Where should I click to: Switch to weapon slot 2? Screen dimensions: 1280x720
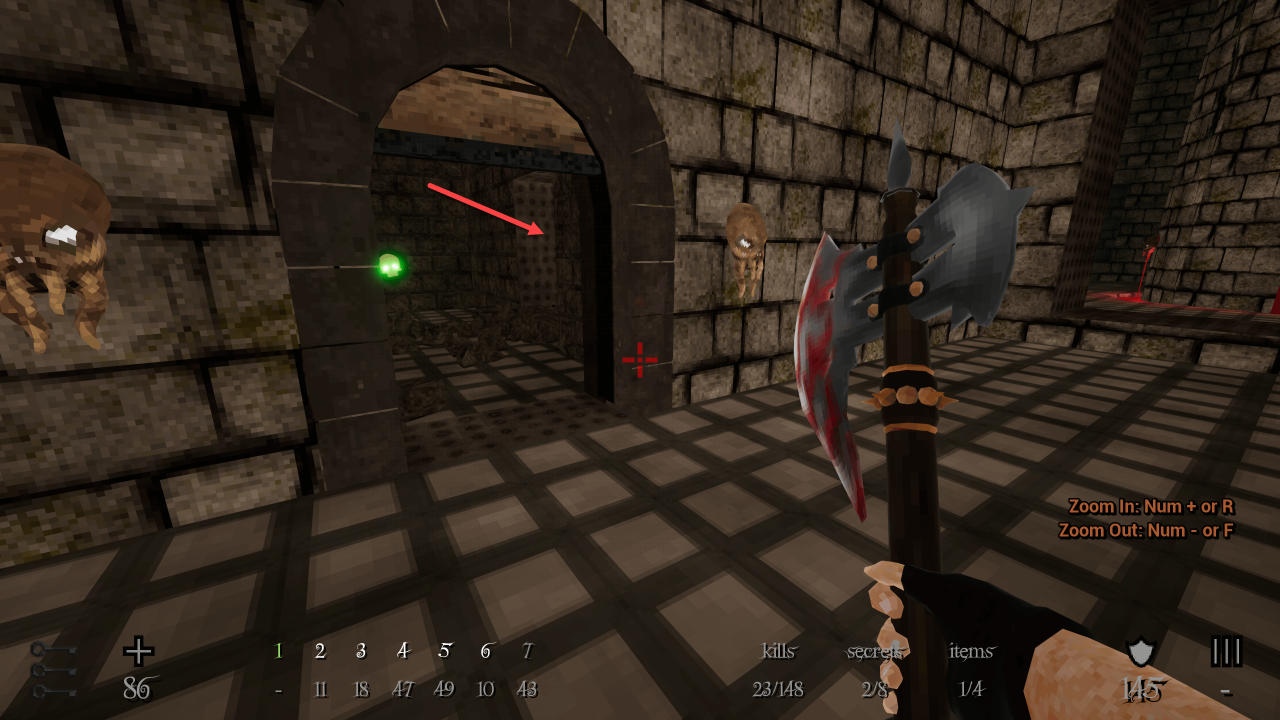pos(320,652)
